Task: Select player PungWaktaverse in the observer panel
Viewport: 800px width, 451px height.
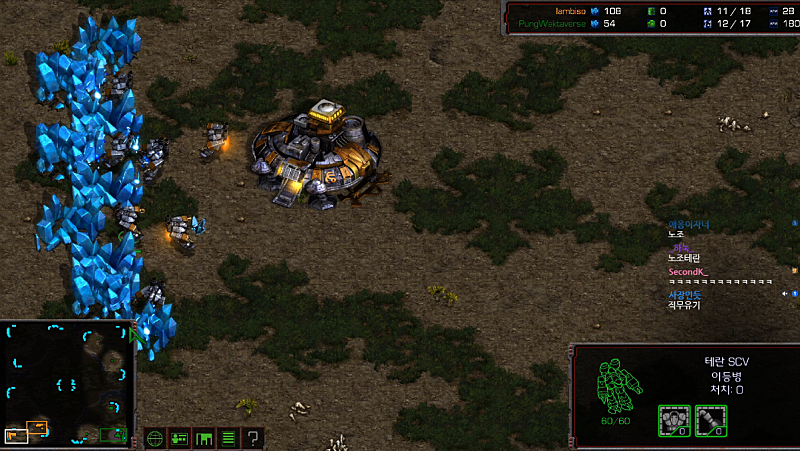Action: (552, 22)
